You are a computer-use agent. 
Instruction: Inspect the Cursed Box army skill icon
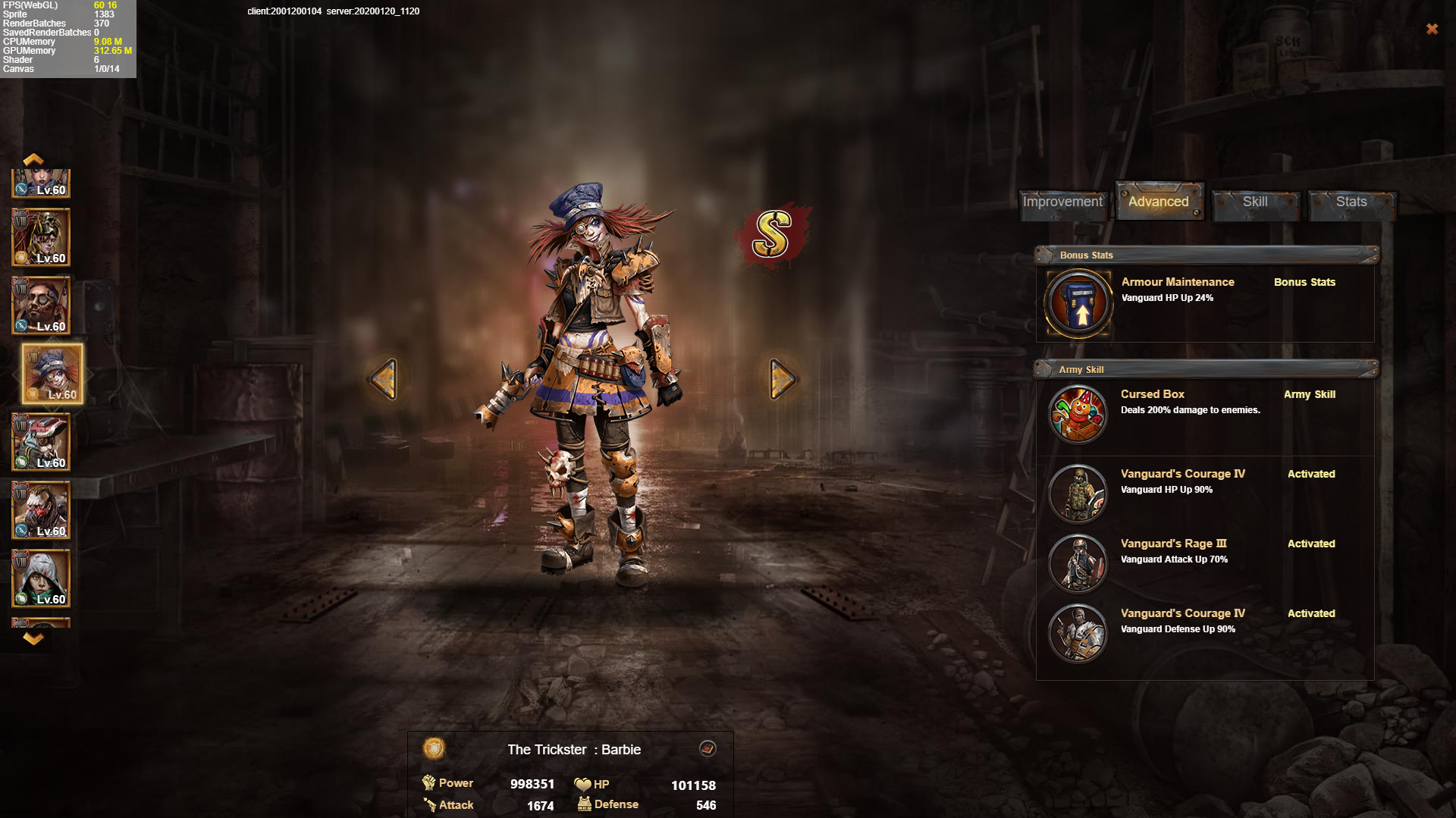pos(1078,414)
